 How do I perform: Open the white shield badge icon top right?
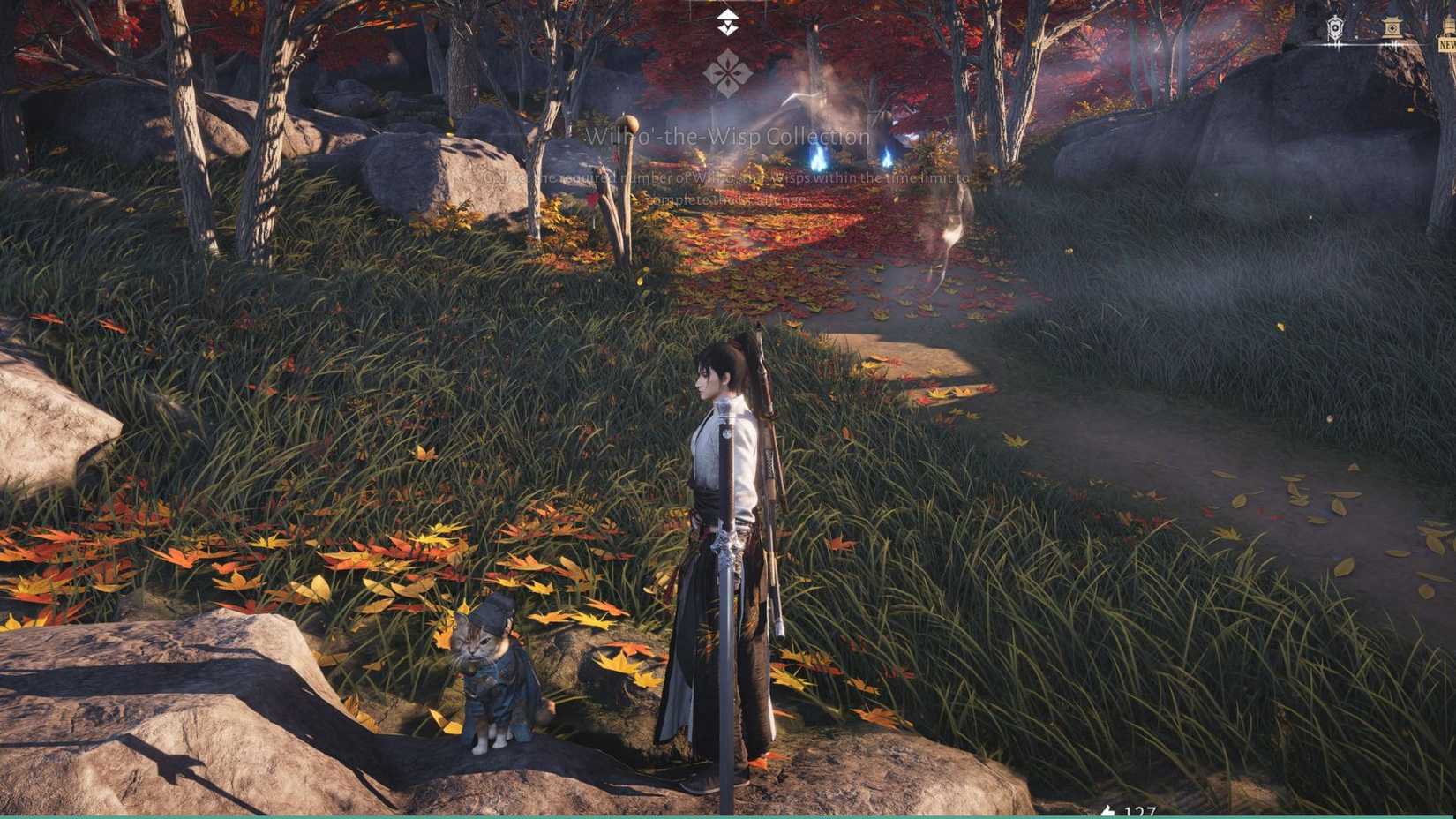coord(1335,27)
